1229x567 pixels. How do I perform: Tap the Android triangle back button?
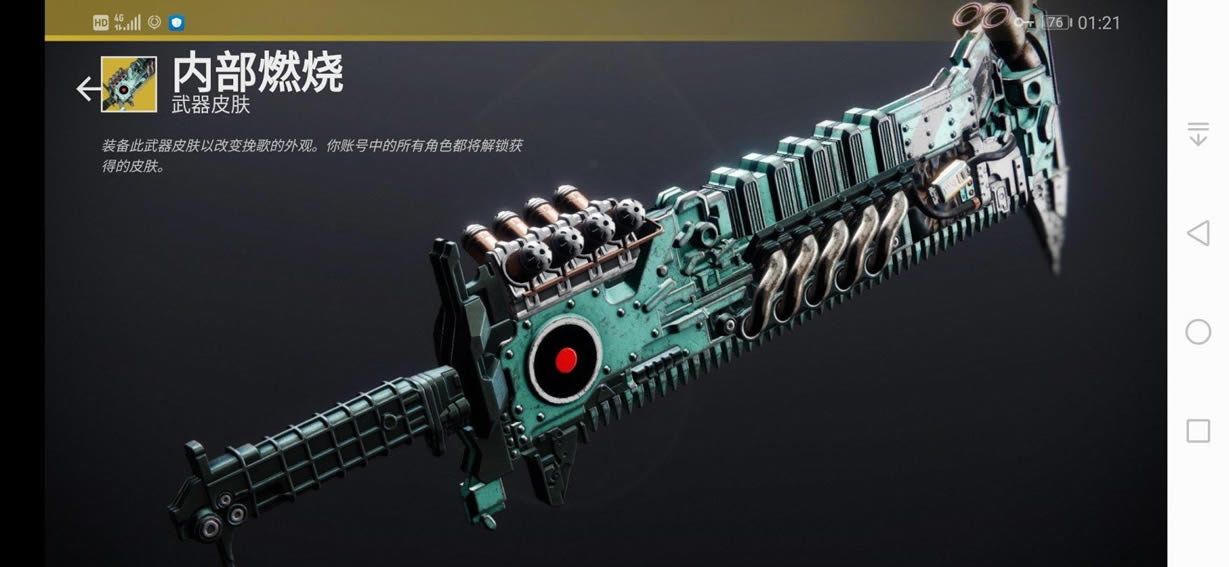tap(1197, 233)
